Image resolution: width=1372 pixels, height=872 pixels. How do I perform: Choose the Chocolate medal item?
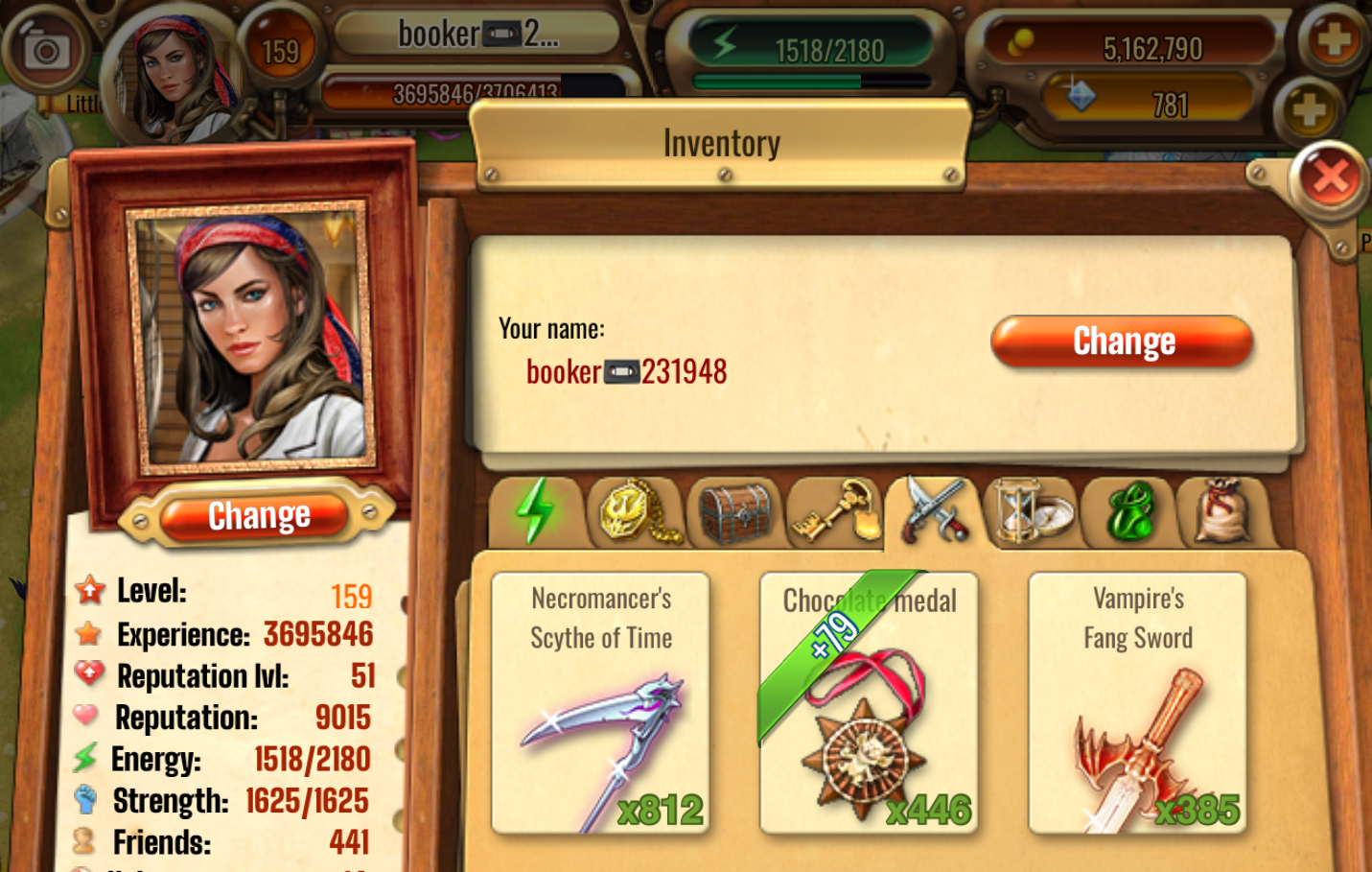click(869, 703)
